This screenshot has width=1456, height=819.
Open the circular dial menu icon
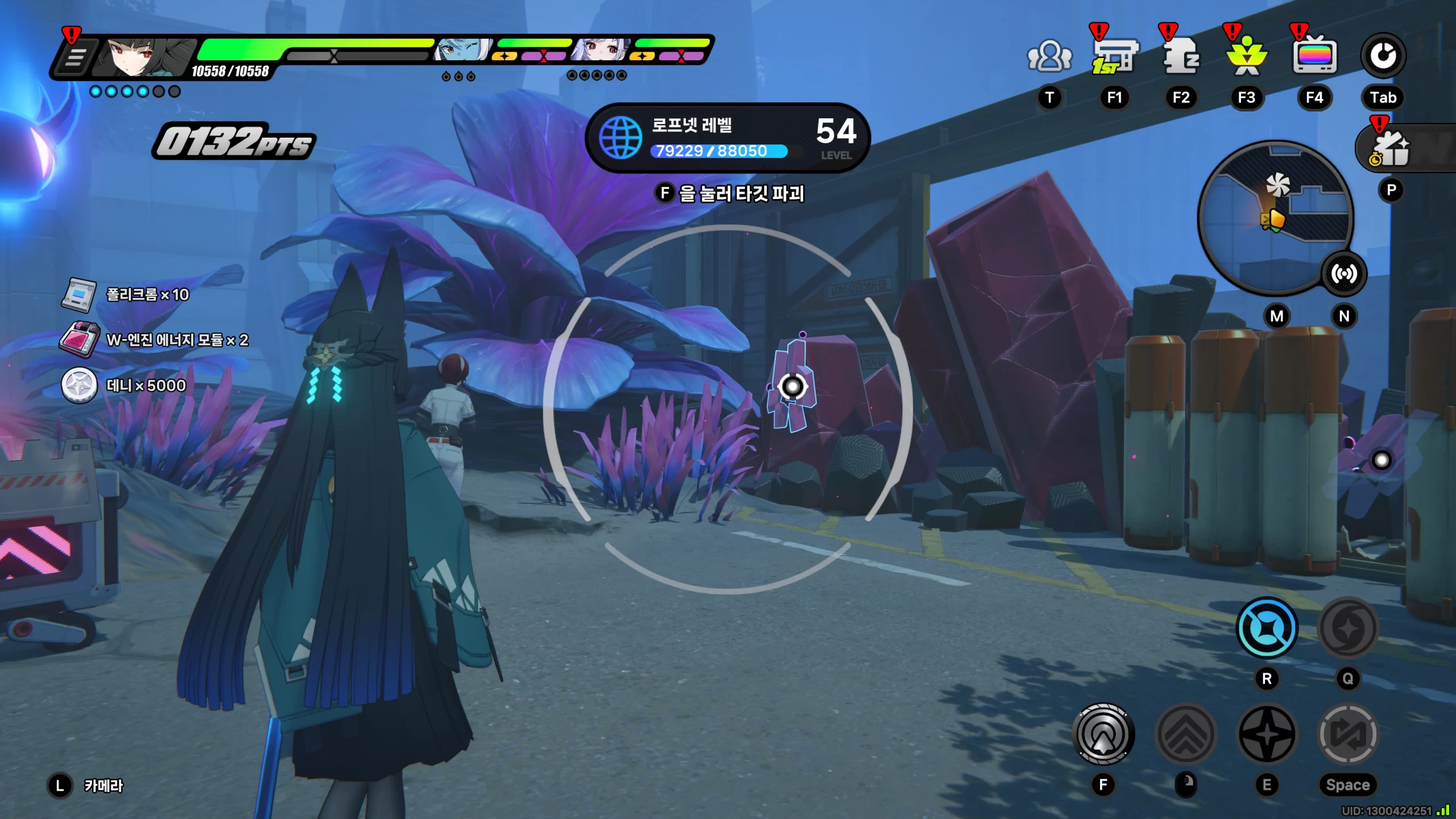(x=1383, y=56)
